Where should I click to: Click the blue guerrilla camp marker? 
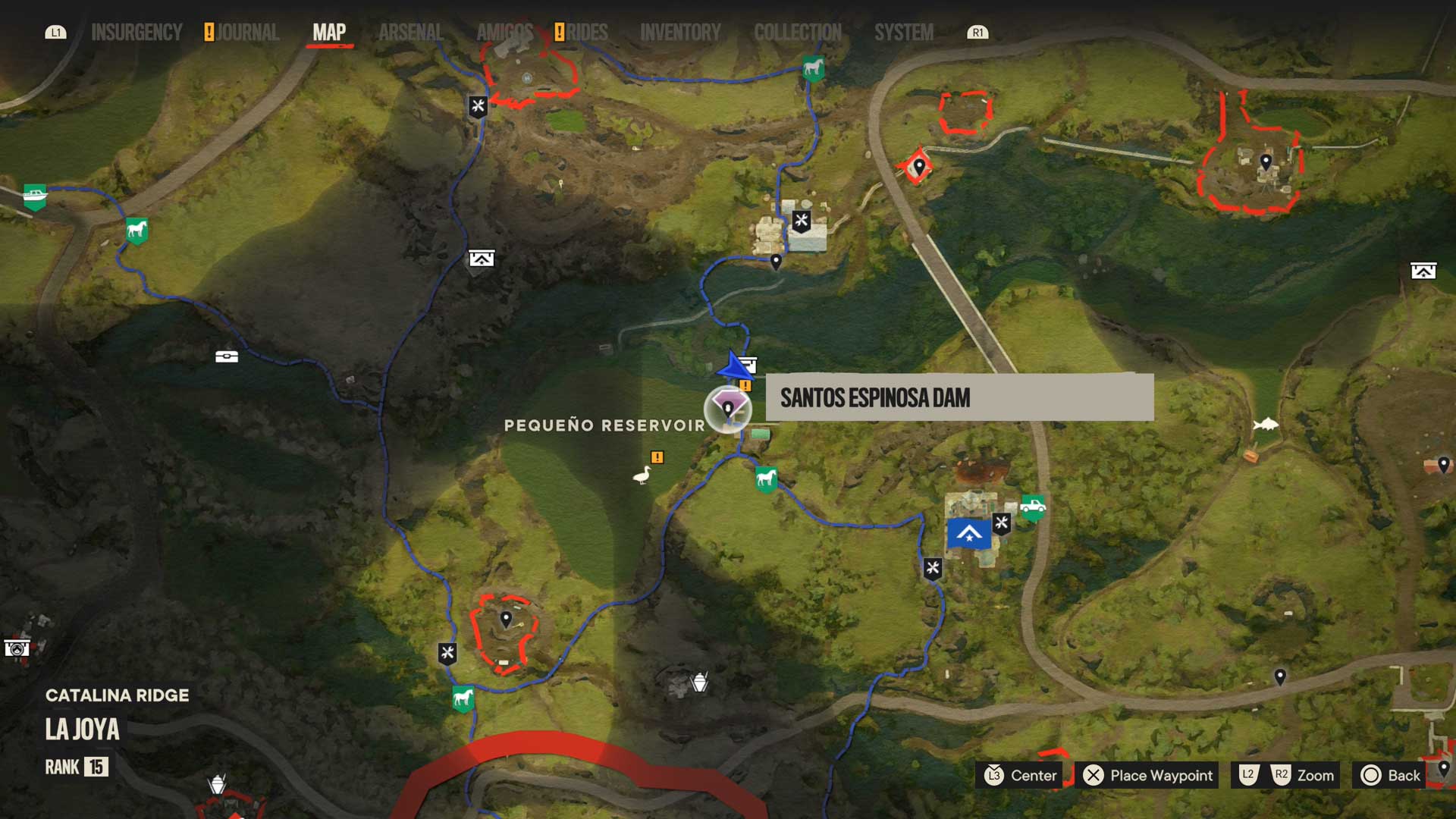pos(968,534)
